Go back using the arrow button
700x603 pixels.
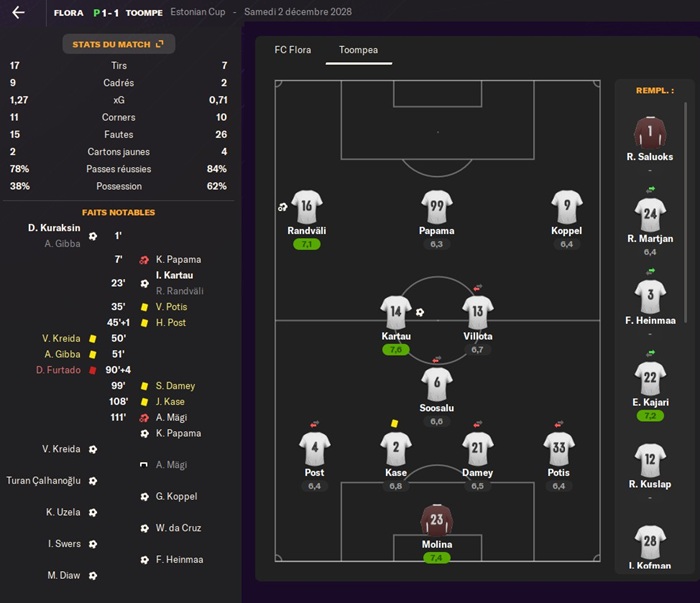[18, 13]
